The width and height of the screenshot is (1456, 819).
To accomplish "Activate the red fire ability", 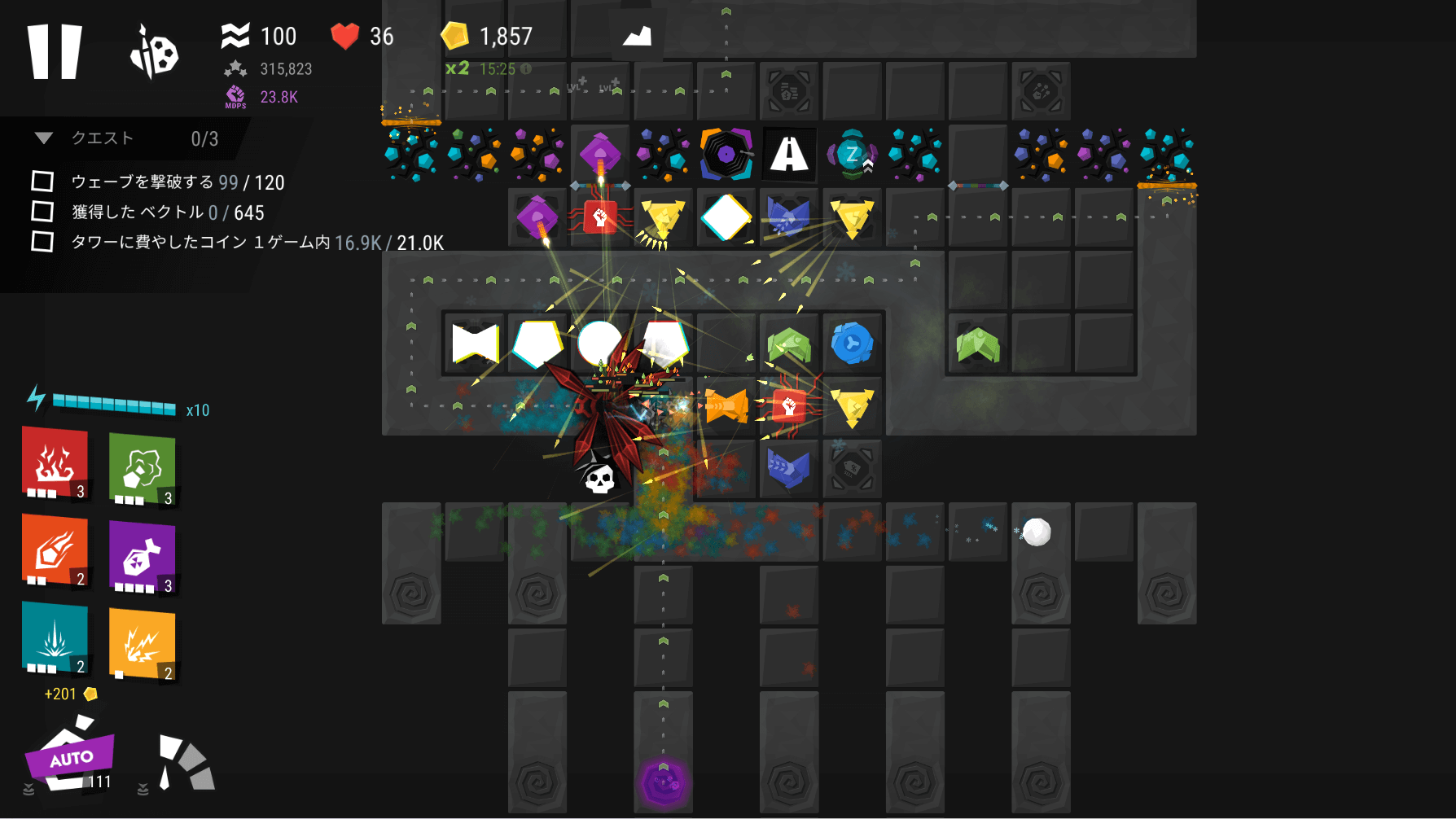I will click(x=55, y=462).
